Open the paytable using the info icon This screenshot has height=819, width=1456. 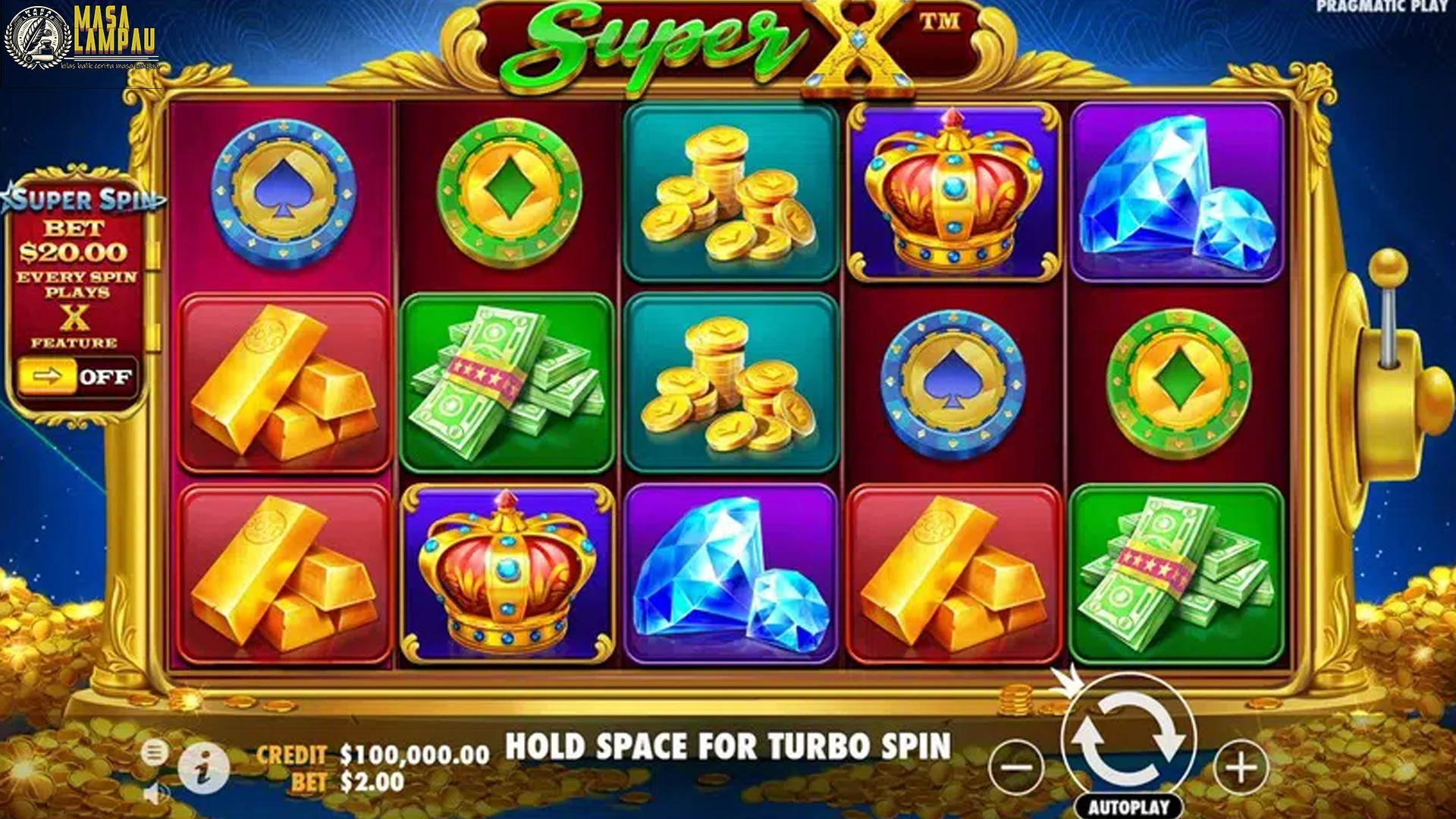(x=203, y=766)
